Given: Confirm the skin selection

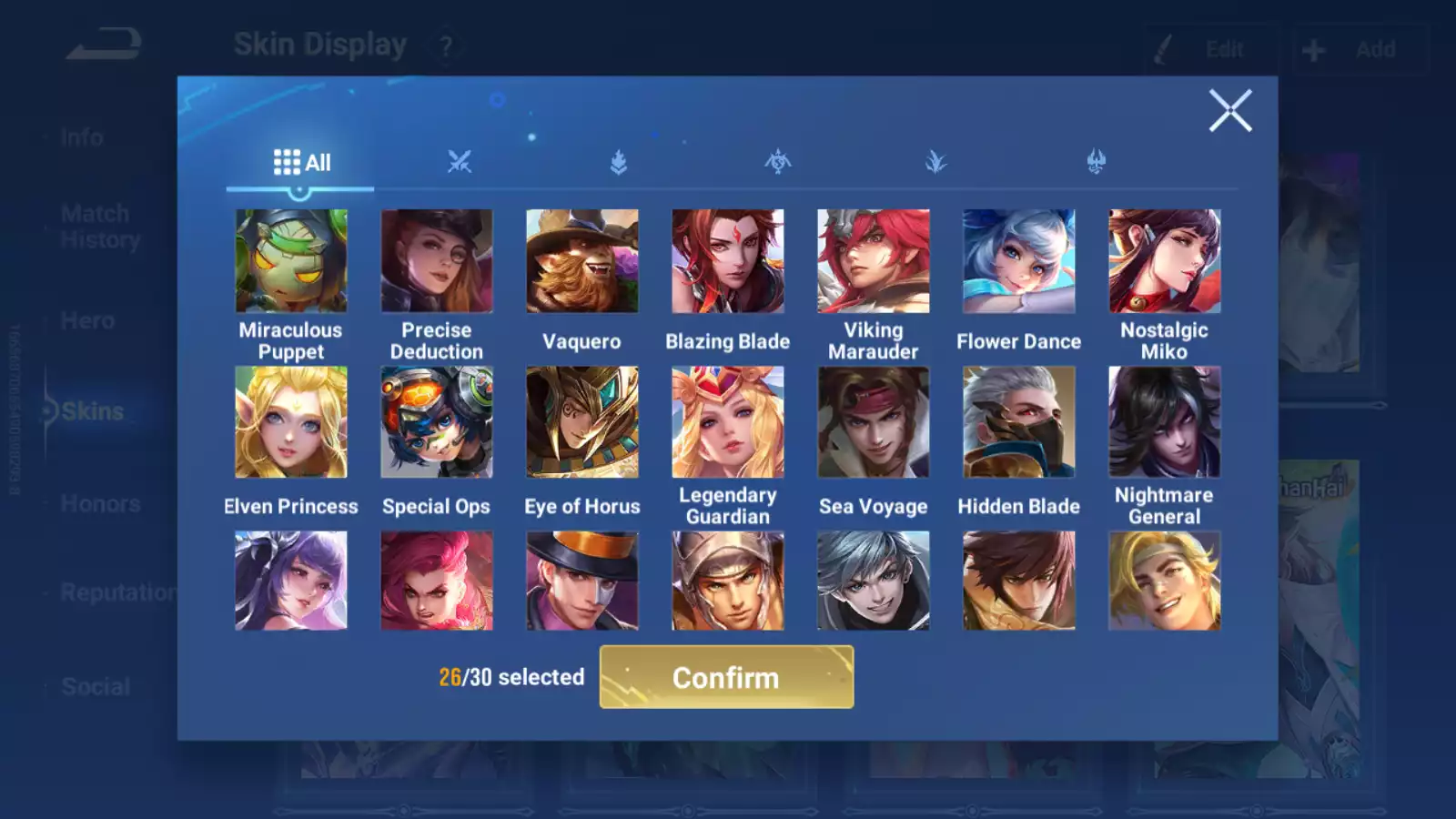Looking at the screenshot, I should point(726,677).
